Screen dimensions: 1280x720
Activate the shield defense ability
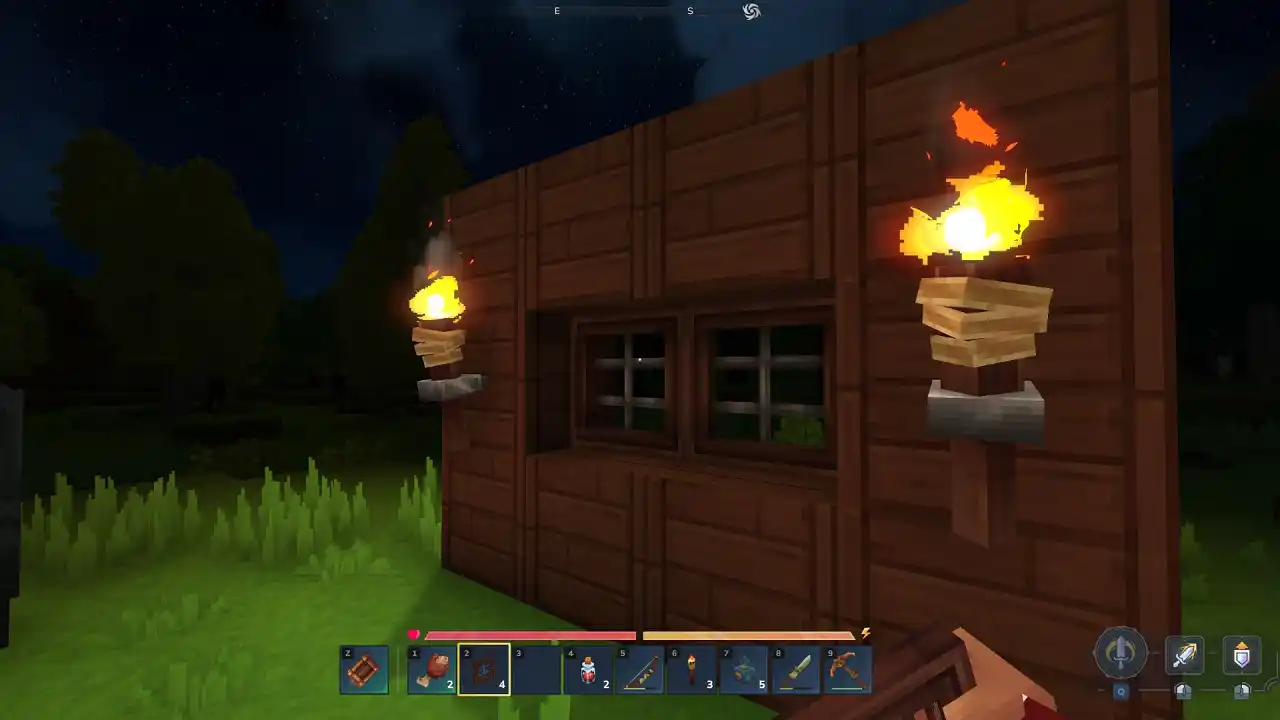tap(1240, 655)
